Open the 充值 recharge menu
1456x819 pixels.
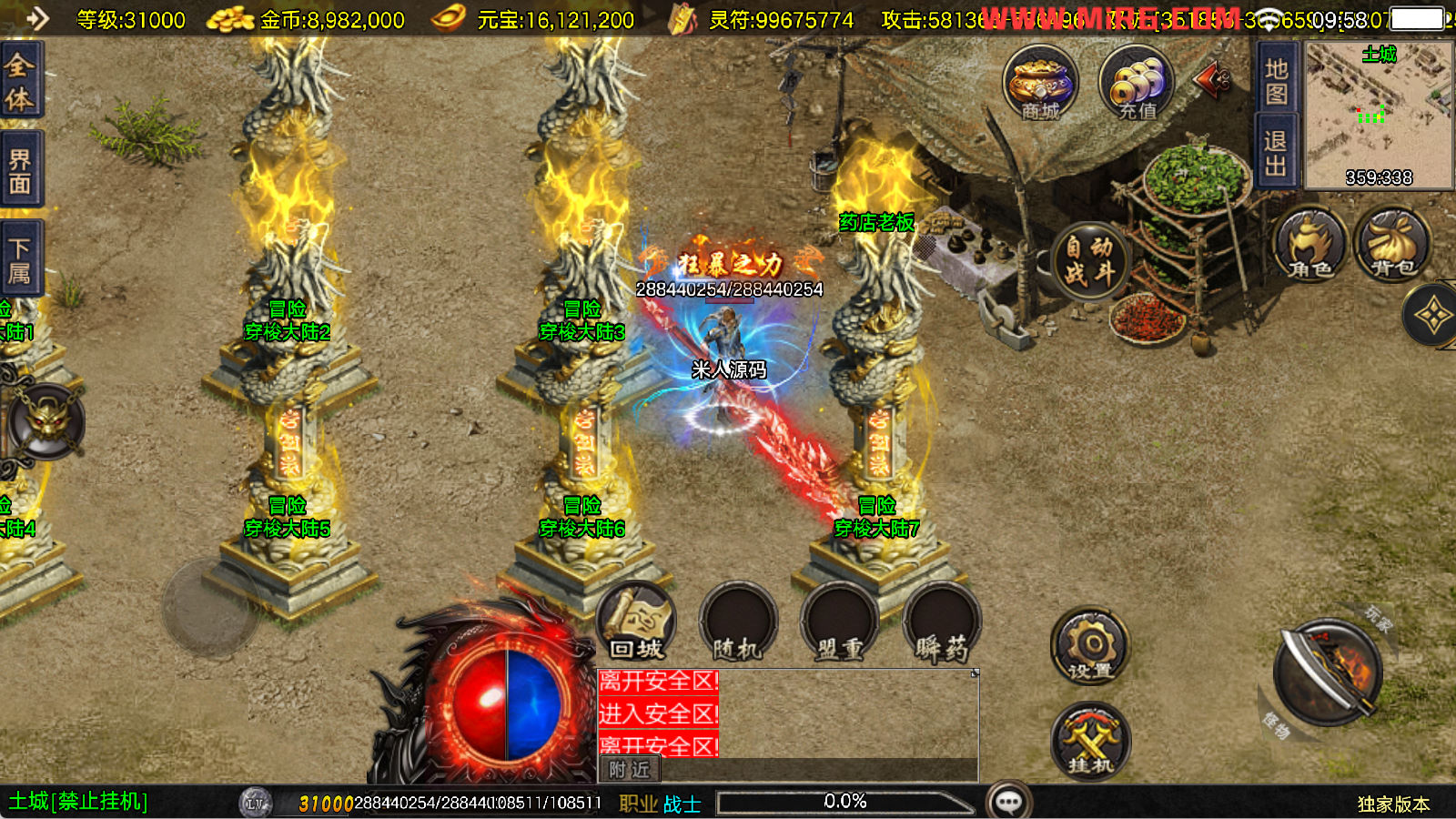(x=1137, y=84)
